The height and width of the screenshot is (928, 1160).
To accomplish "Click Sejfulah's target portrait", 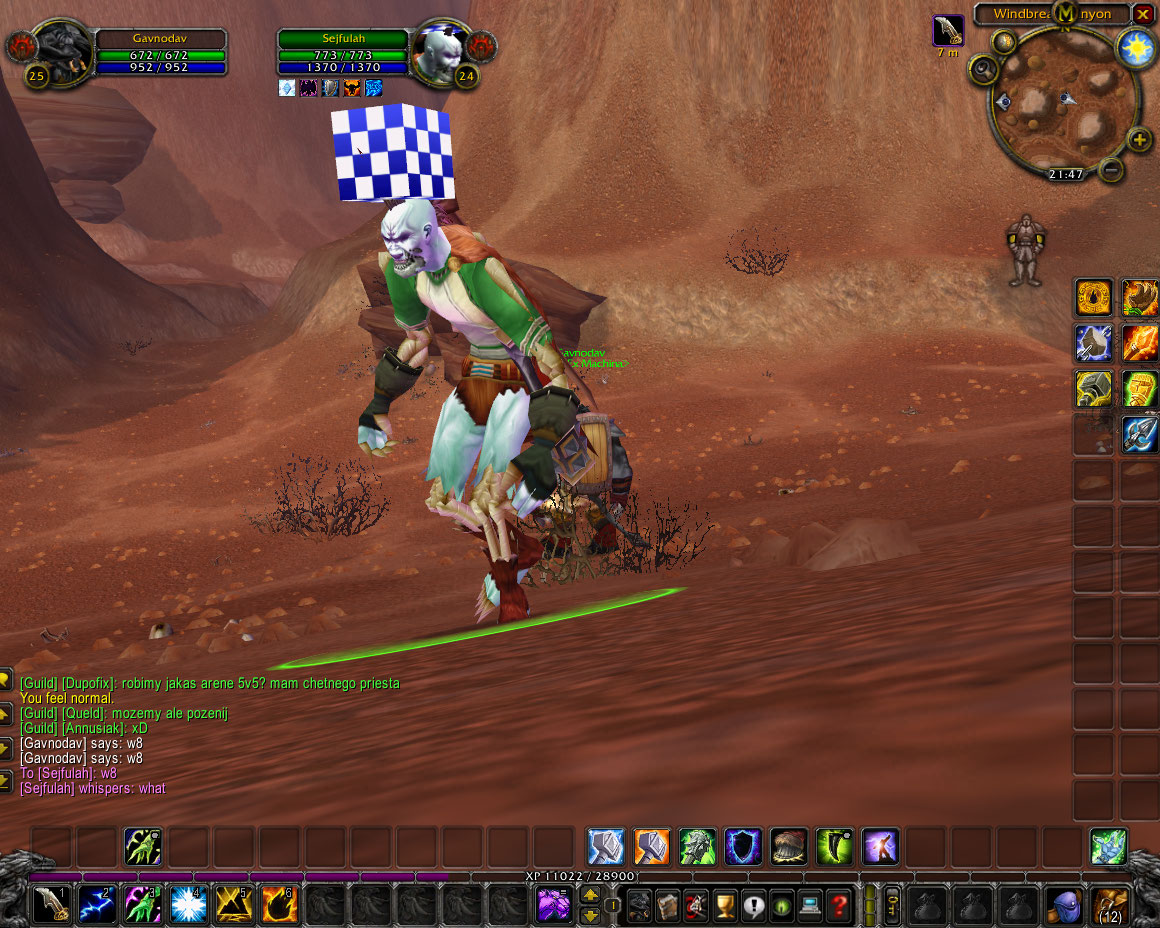I will point(441,47).
